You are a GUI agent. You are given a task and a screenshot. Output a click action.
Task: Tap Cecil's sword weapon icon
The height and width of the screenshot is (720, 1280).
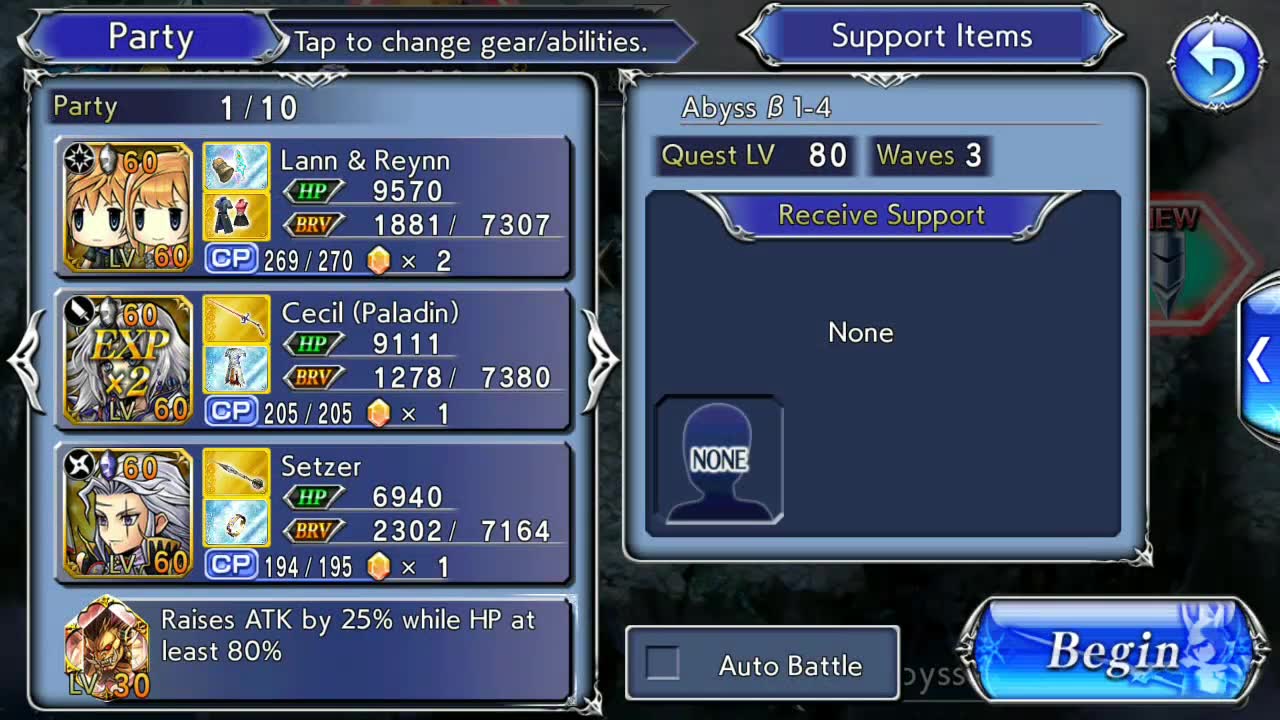[236, 319]
